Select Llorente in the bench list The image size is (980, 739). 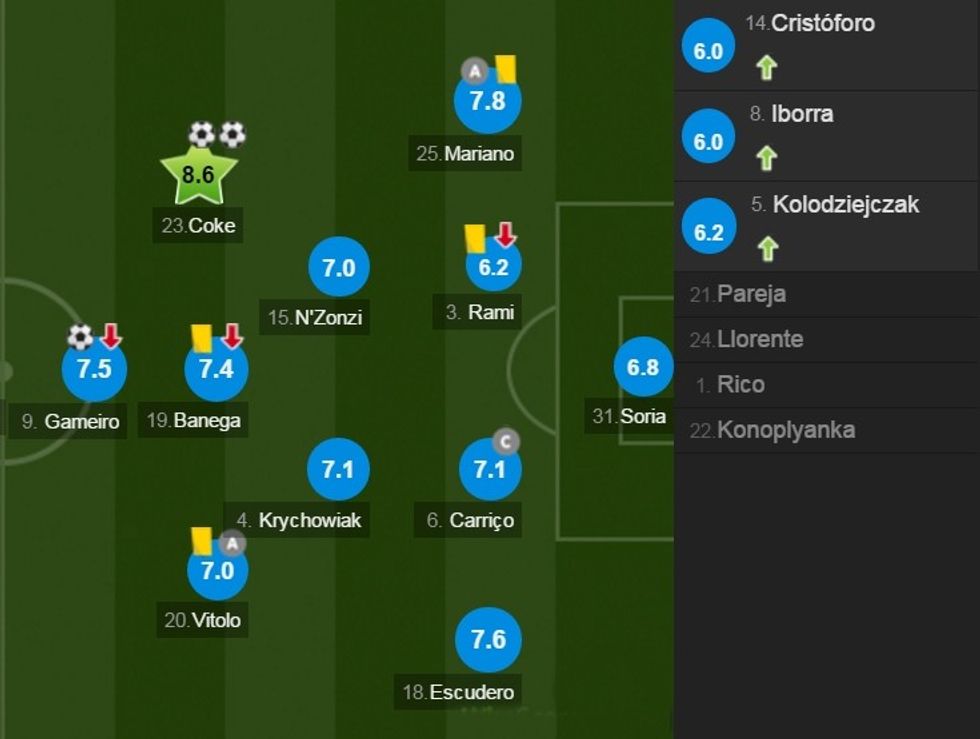pos(826,340)
